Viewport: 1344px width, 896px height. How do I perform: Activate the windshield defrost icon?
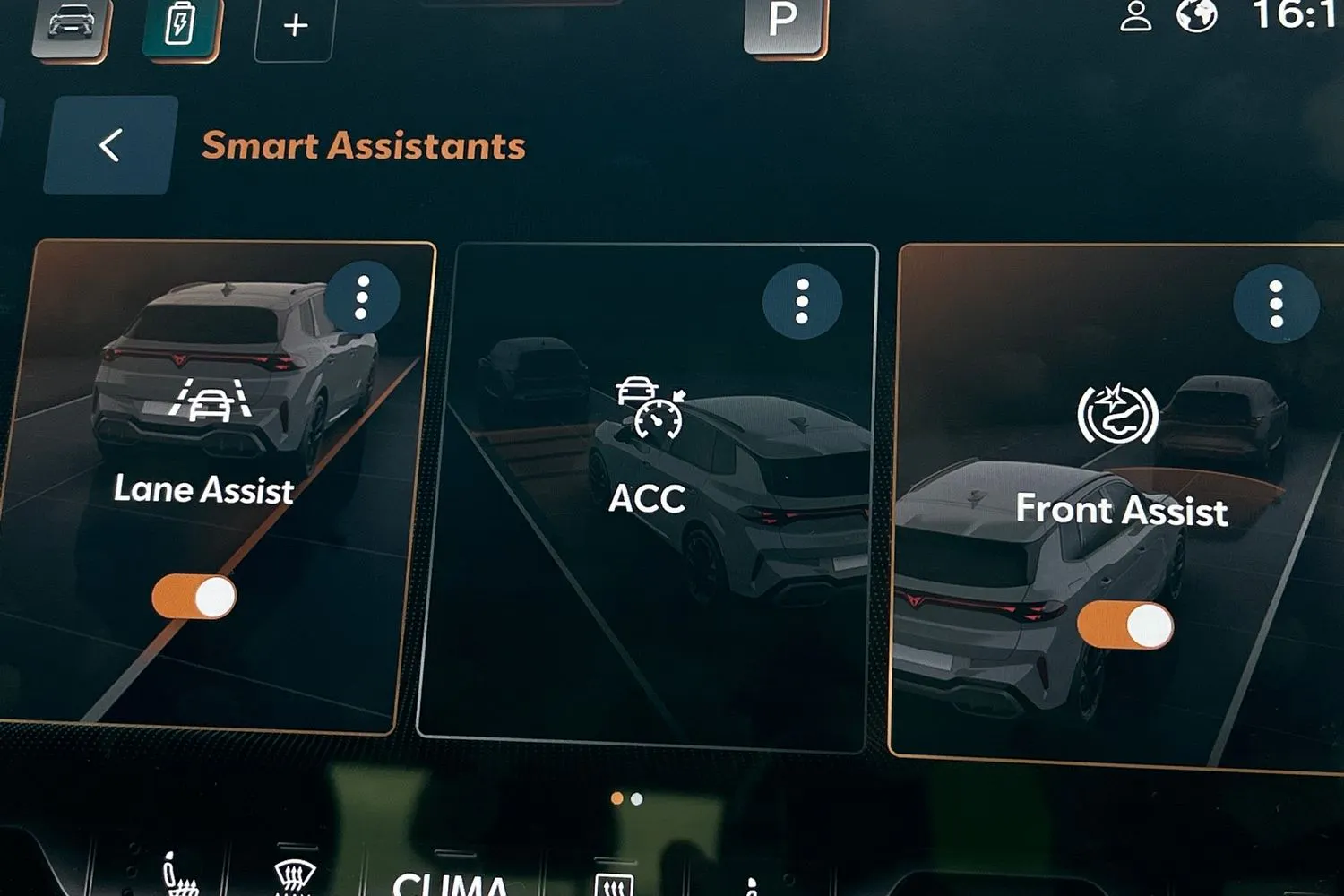click(x=295, y=878)
